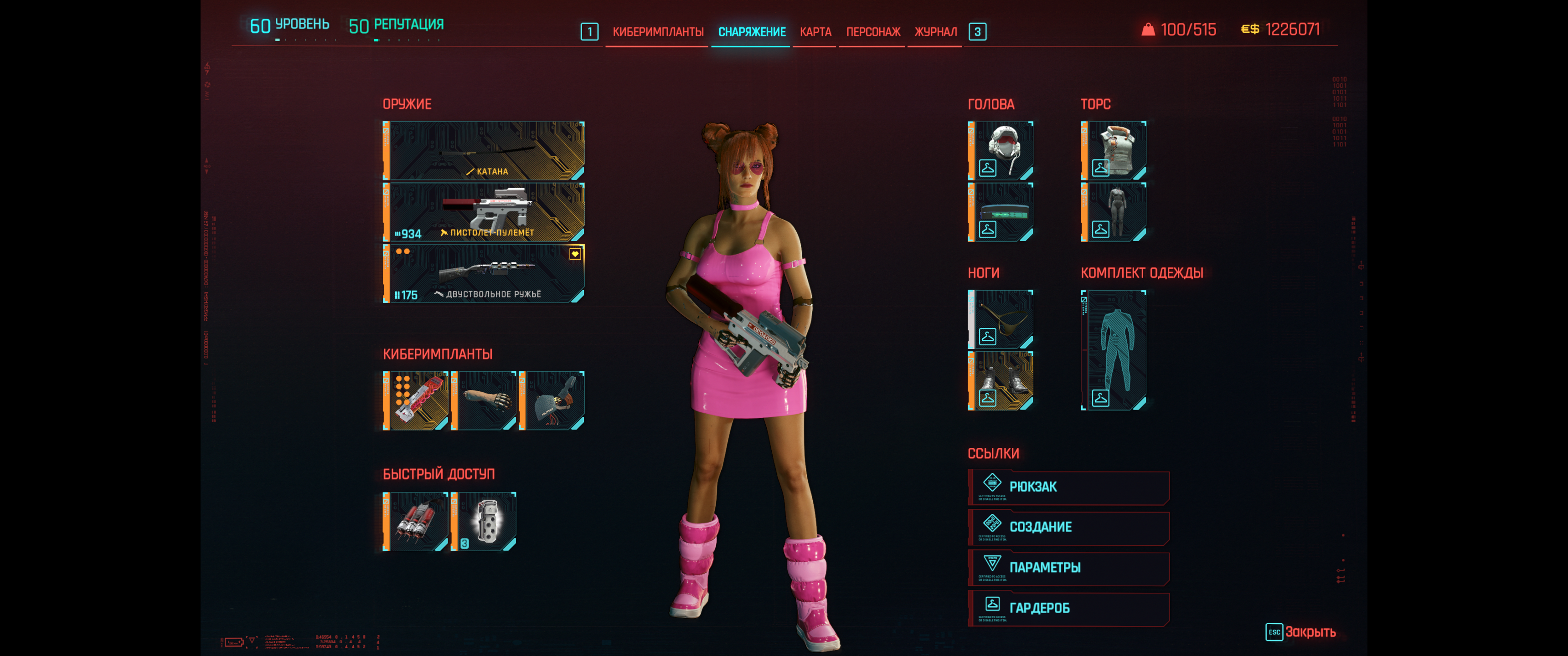This screenshot has height=656, width=1568.
Task: Open the red inhaler quick access slot
Action: (416, 522)
